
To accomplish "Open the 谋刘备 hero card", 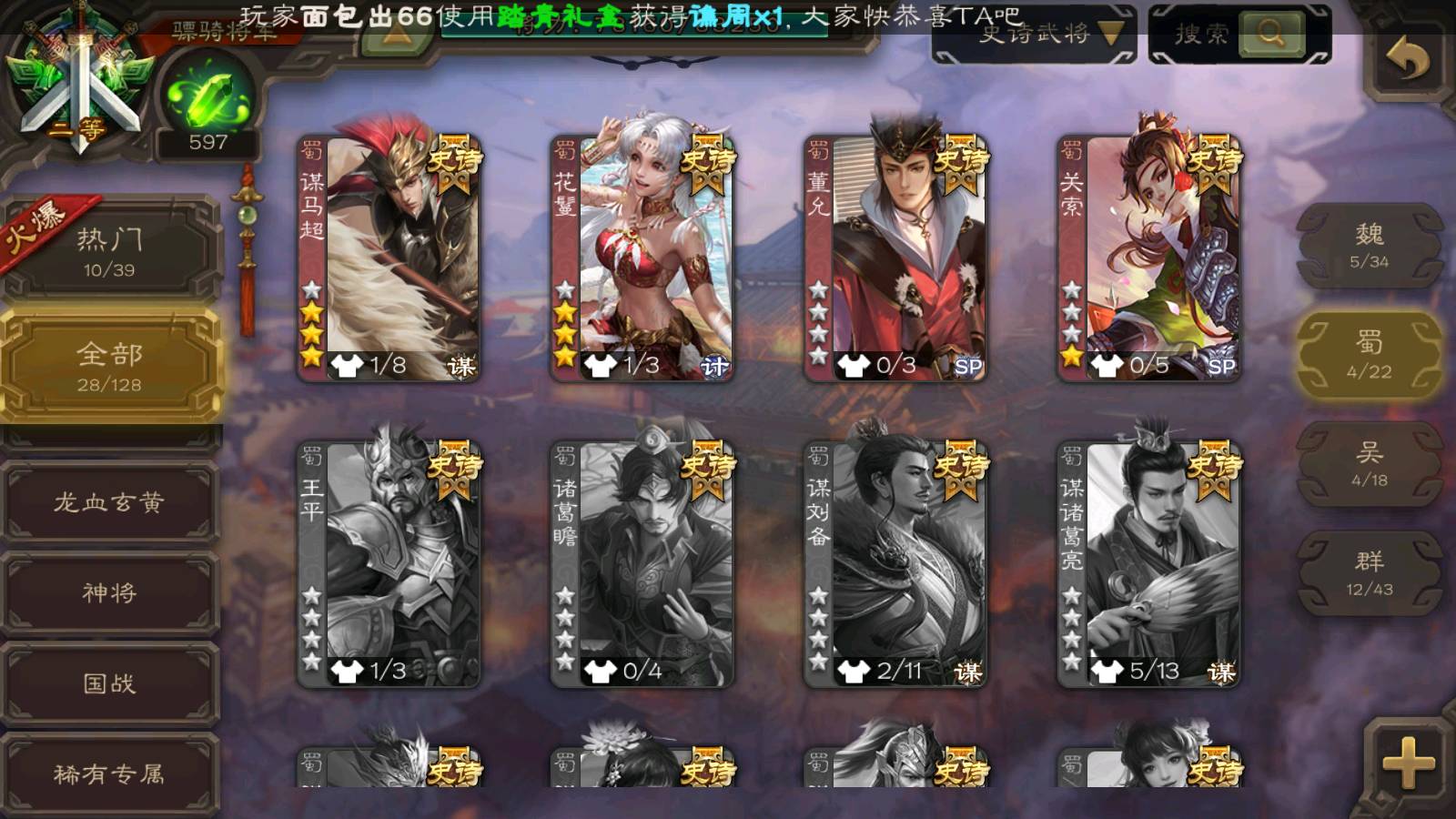I will coord(895,564).
